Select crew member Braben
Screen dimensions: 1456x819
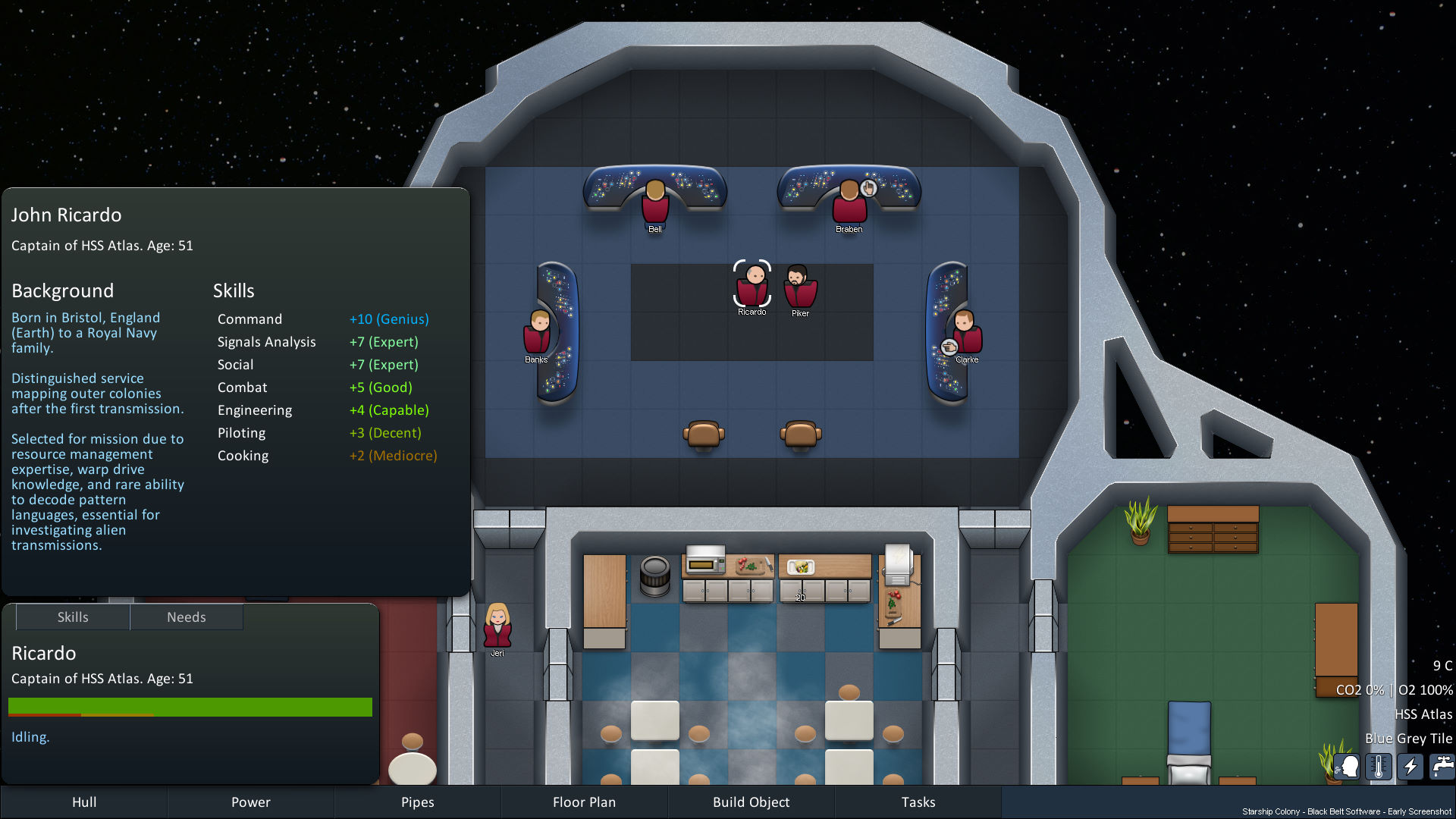[x=849, y=202]
